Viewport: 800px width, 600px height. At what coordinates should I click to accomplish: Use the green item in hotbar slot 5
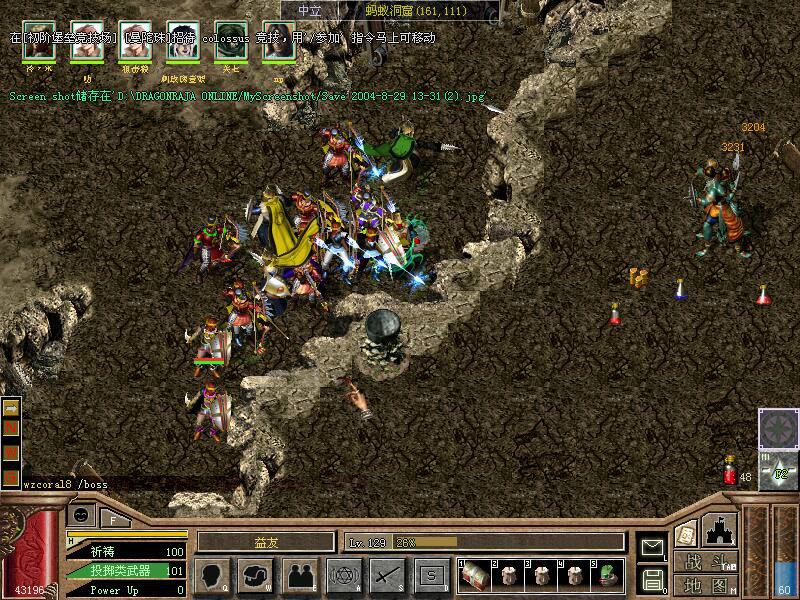[x=607, y=574]
